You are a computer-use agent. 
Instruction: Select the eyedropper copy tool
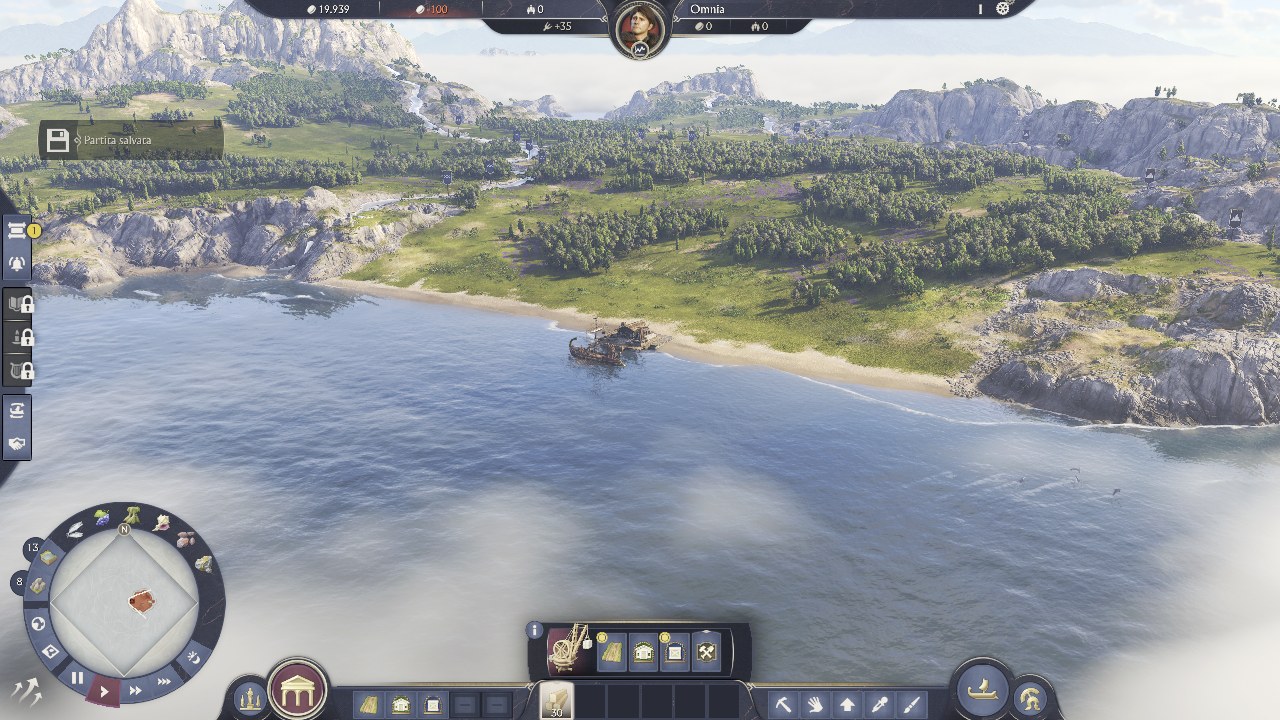pyautogui.click(x=879, y=704)
